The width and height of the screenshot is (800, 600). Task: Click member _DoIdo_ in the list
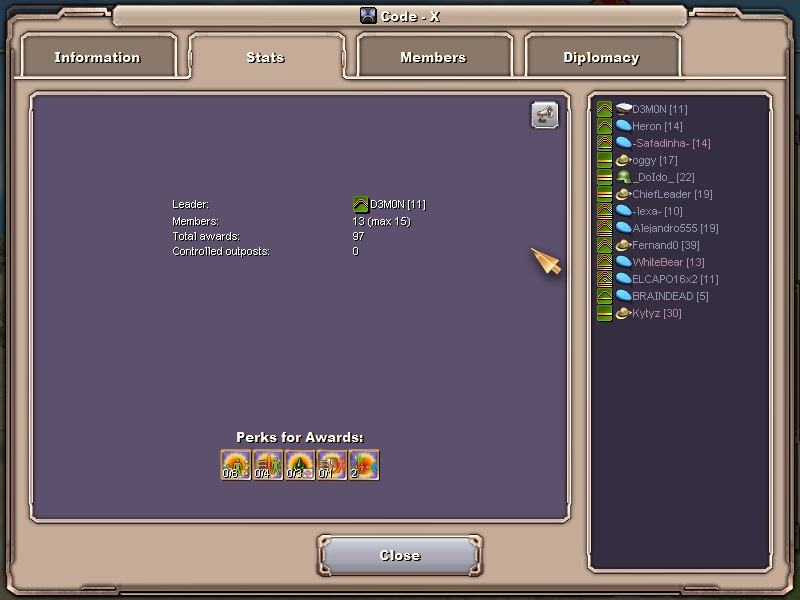tap(663, 177)
